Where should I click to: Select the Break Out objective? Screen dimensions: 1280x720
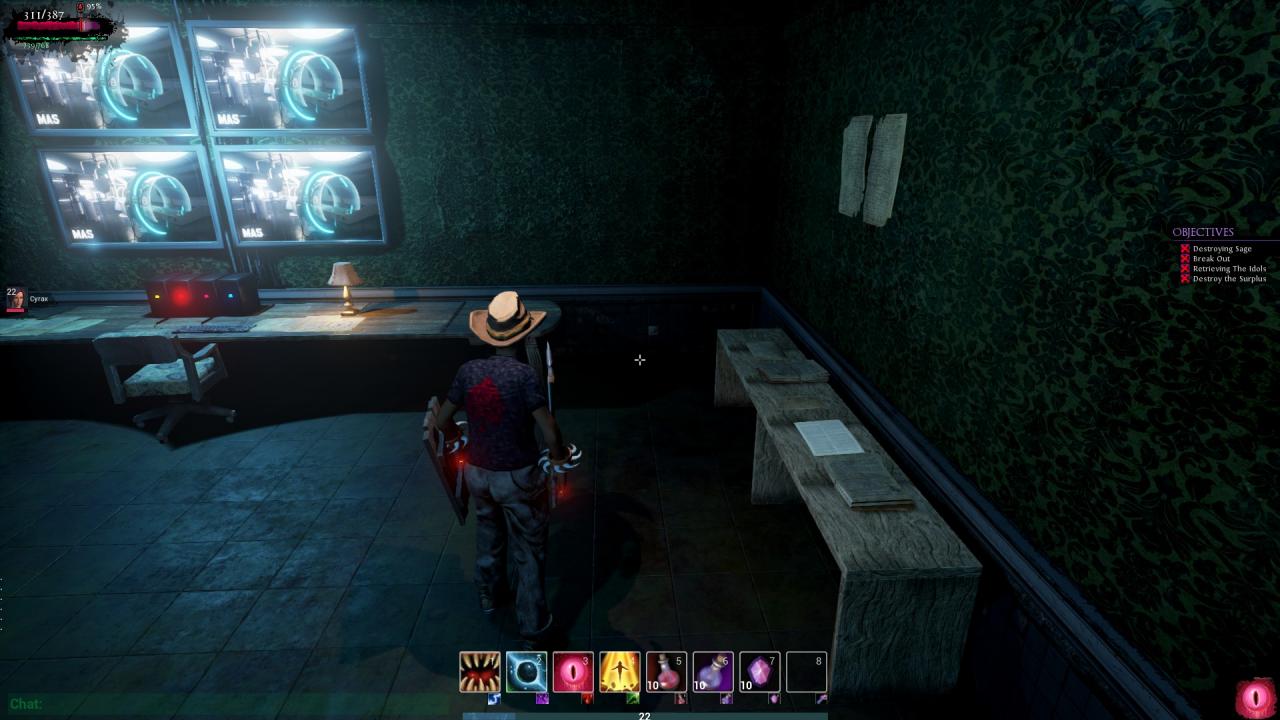pyautogui.click(x=1211, y=259)
